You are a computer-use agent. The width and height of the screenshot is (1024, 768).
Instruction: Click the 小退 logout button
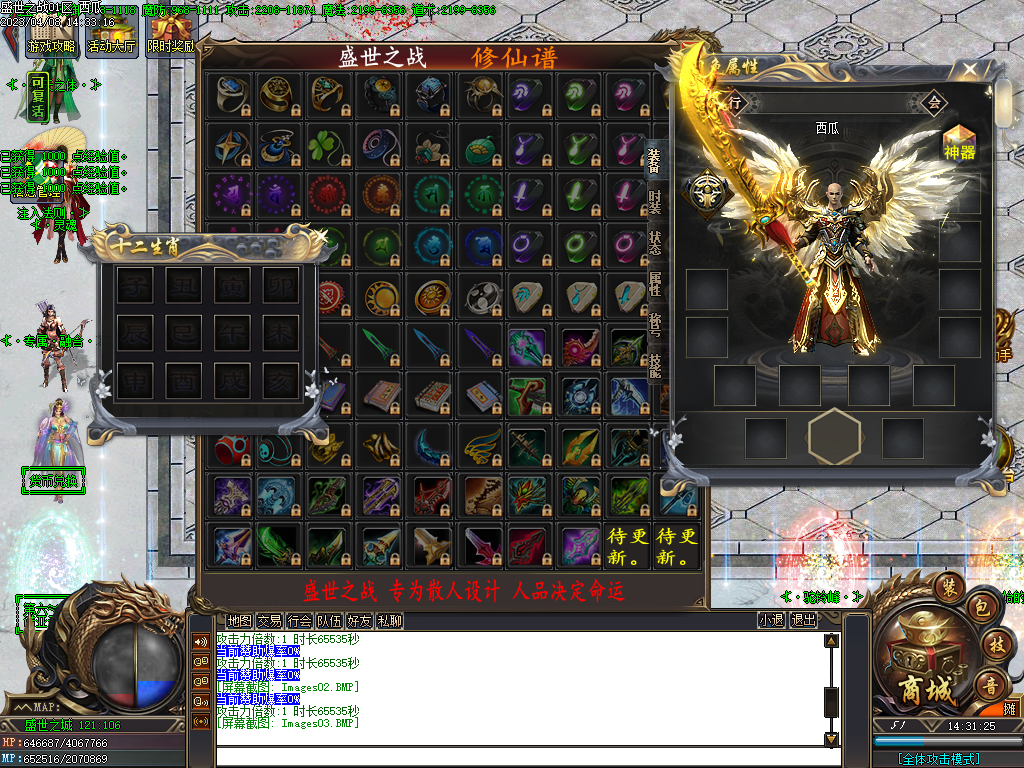(x=771, y=621)
